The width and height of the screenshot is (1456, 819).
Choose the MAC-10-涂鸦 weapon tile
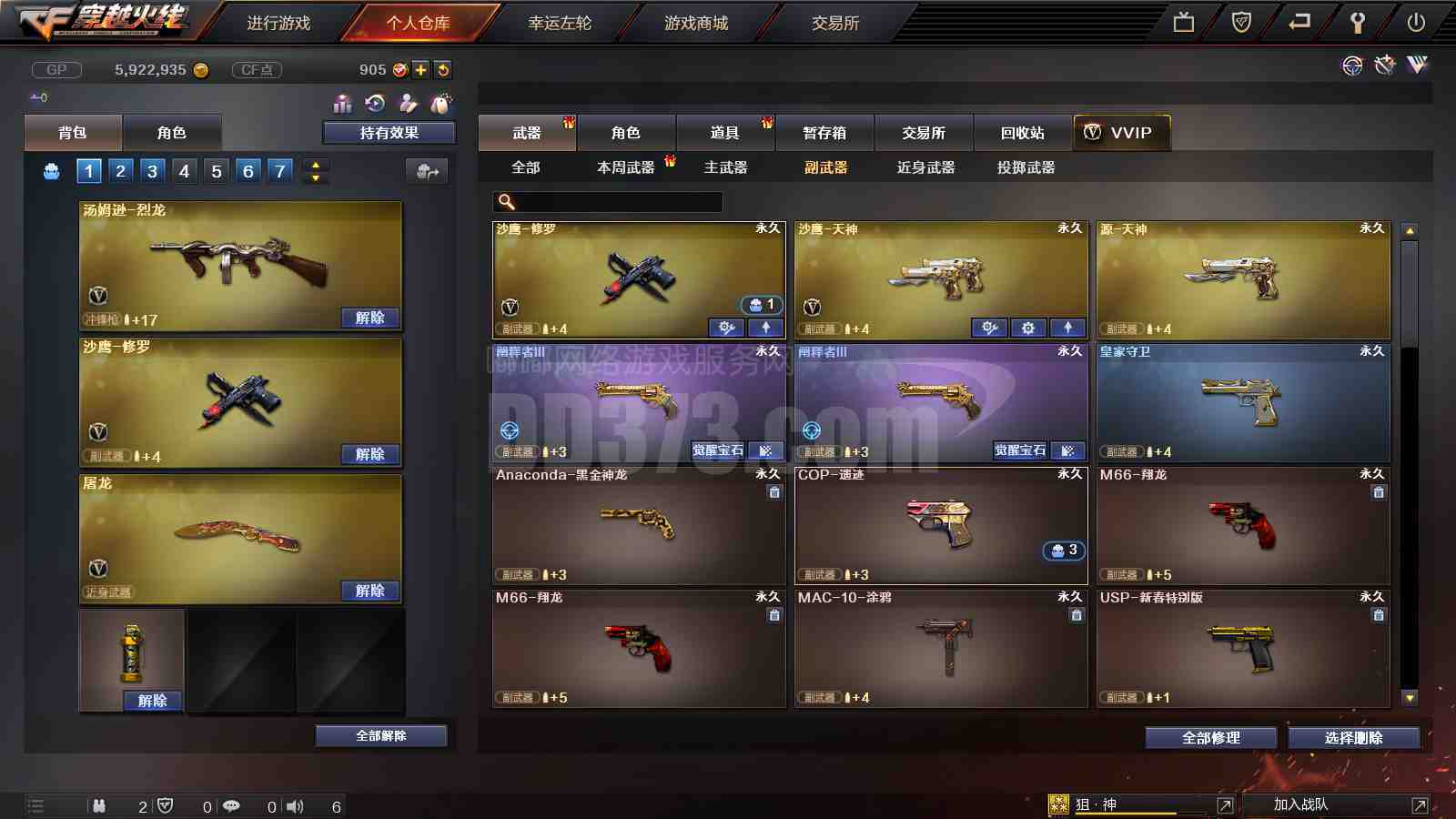coord(941,648)
